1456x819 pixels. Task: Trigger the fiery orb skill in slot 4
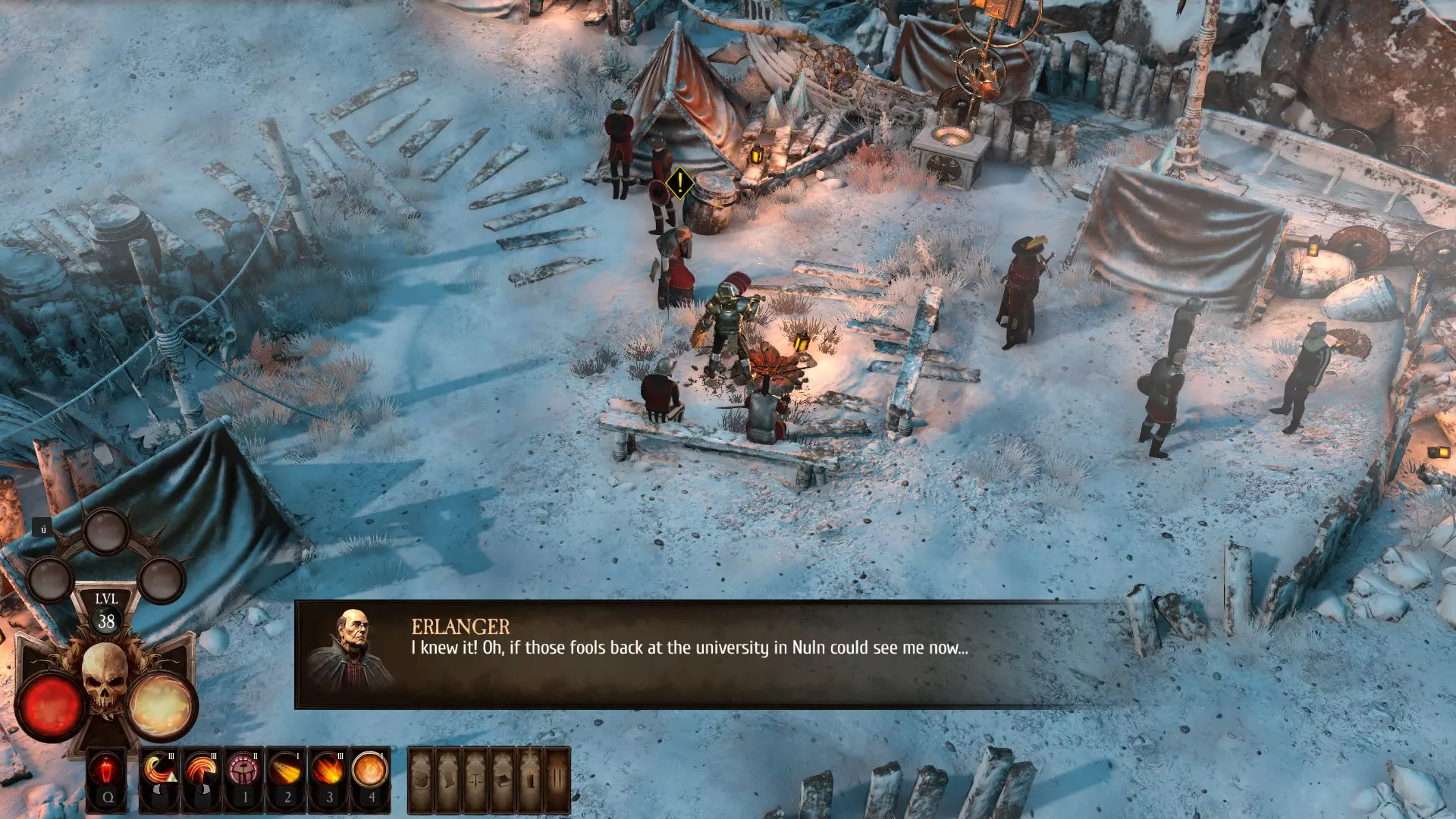click(370, 772)
